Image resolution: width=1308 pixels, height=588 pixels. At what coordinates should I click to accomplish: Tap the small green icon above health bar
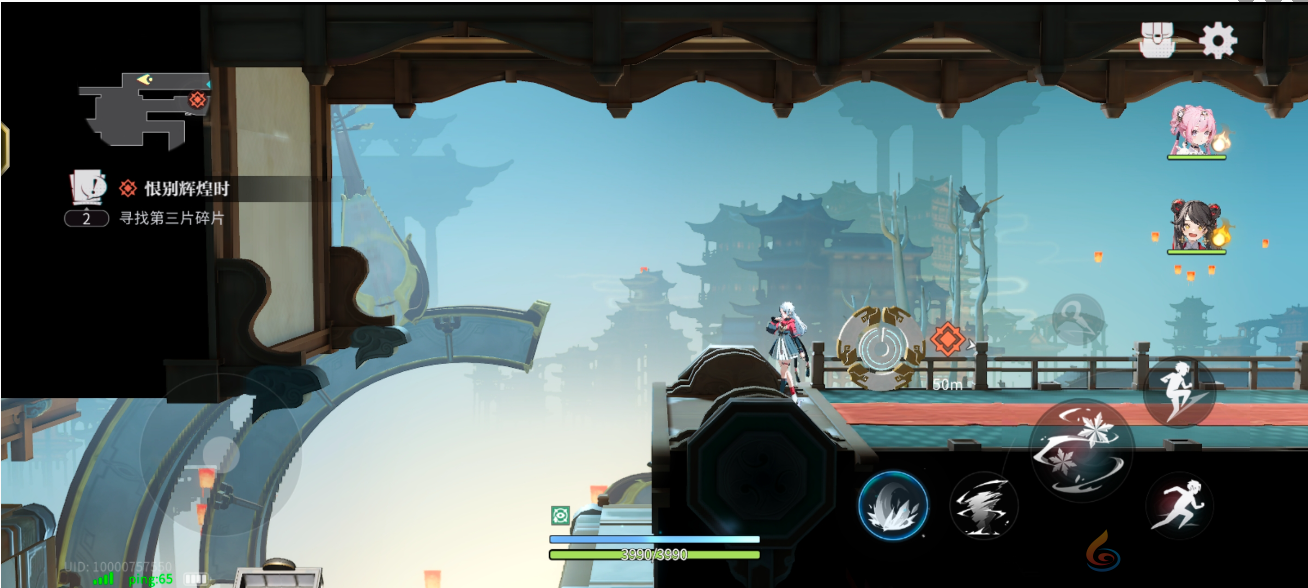560,515
